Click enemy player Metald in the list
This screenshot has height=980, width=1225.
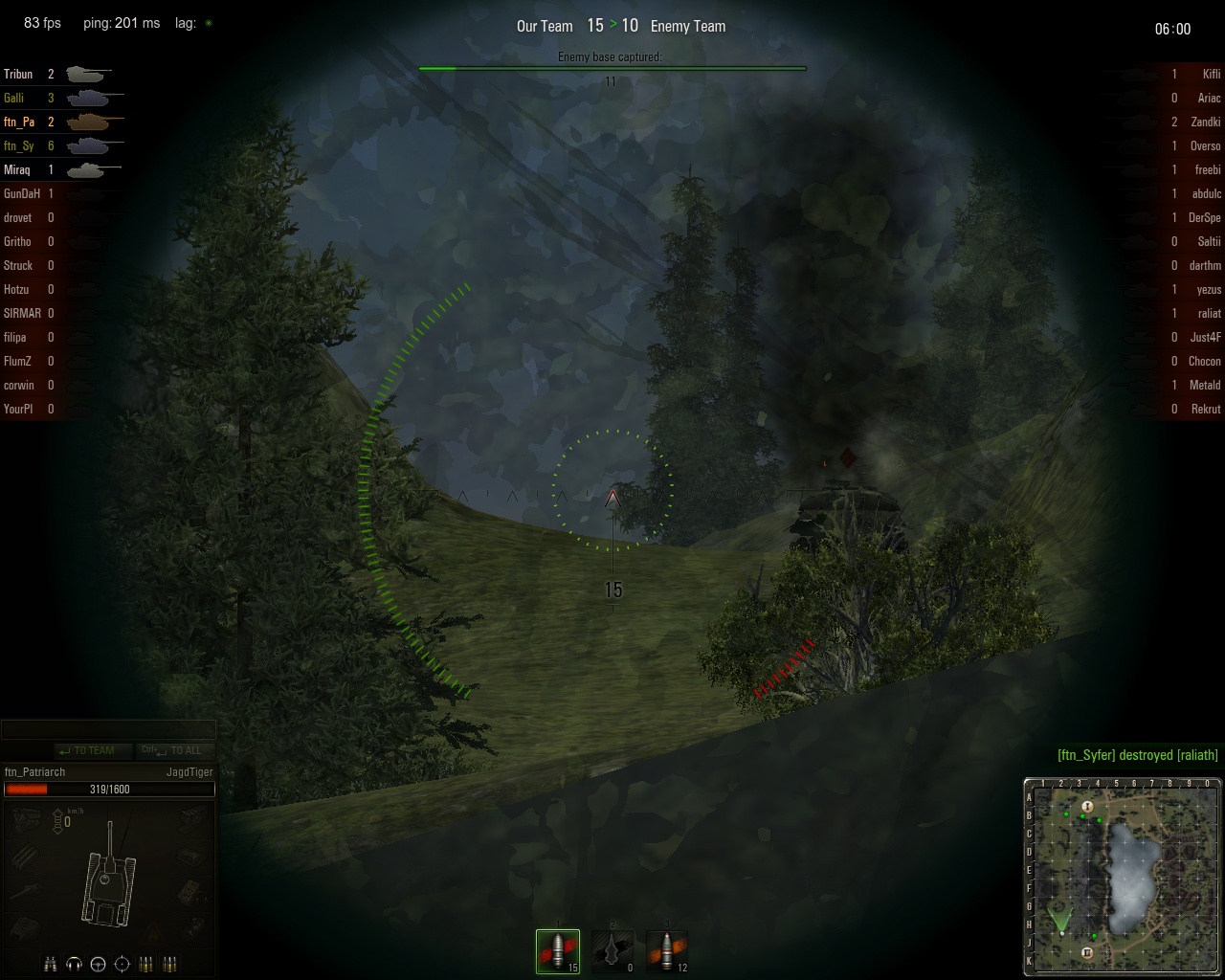coord(1205,385)
